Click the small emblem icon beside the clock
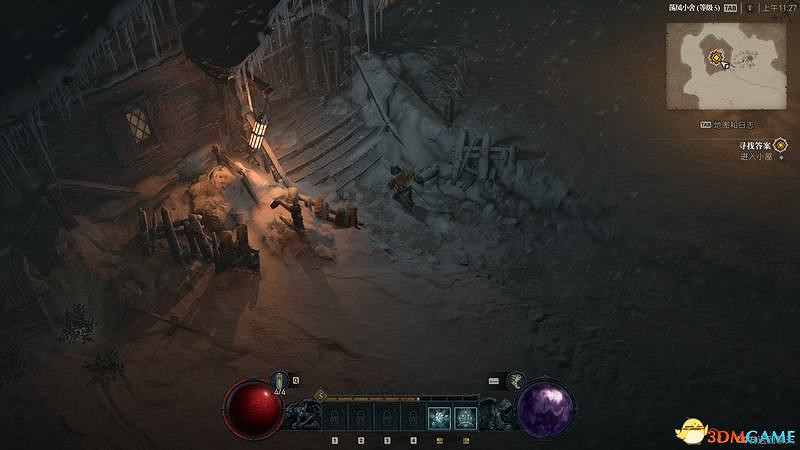 pos(749,7)
